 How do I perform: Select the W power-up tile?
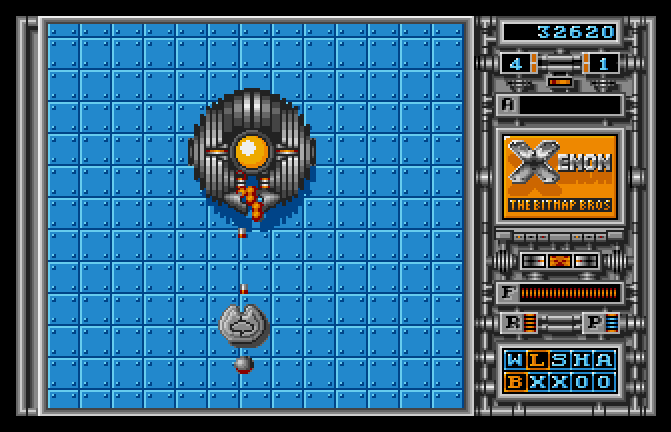pos(515,360)
